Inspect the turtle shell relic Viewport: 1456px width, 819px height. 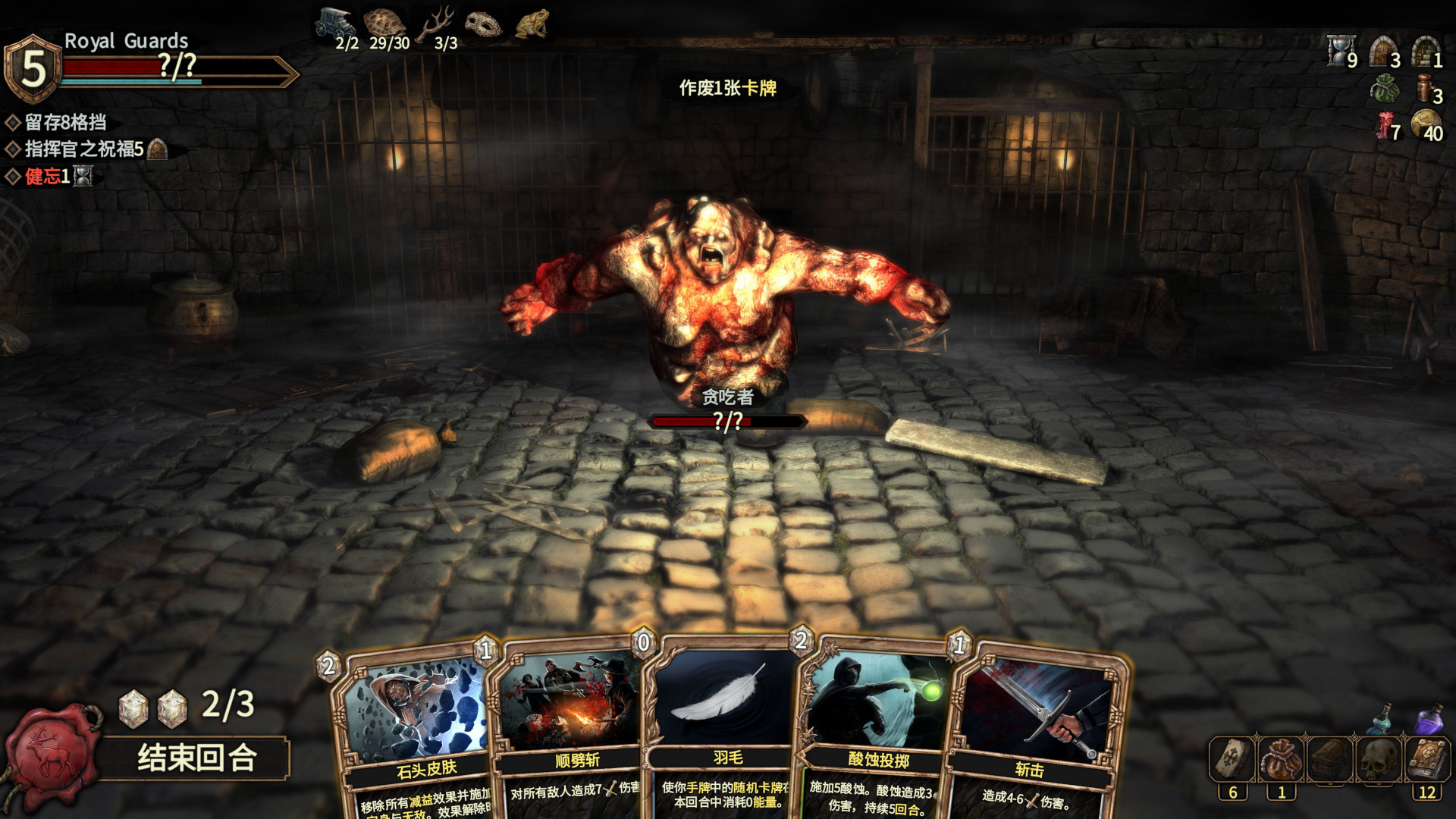pyautogui.click(x=384, y=23)
